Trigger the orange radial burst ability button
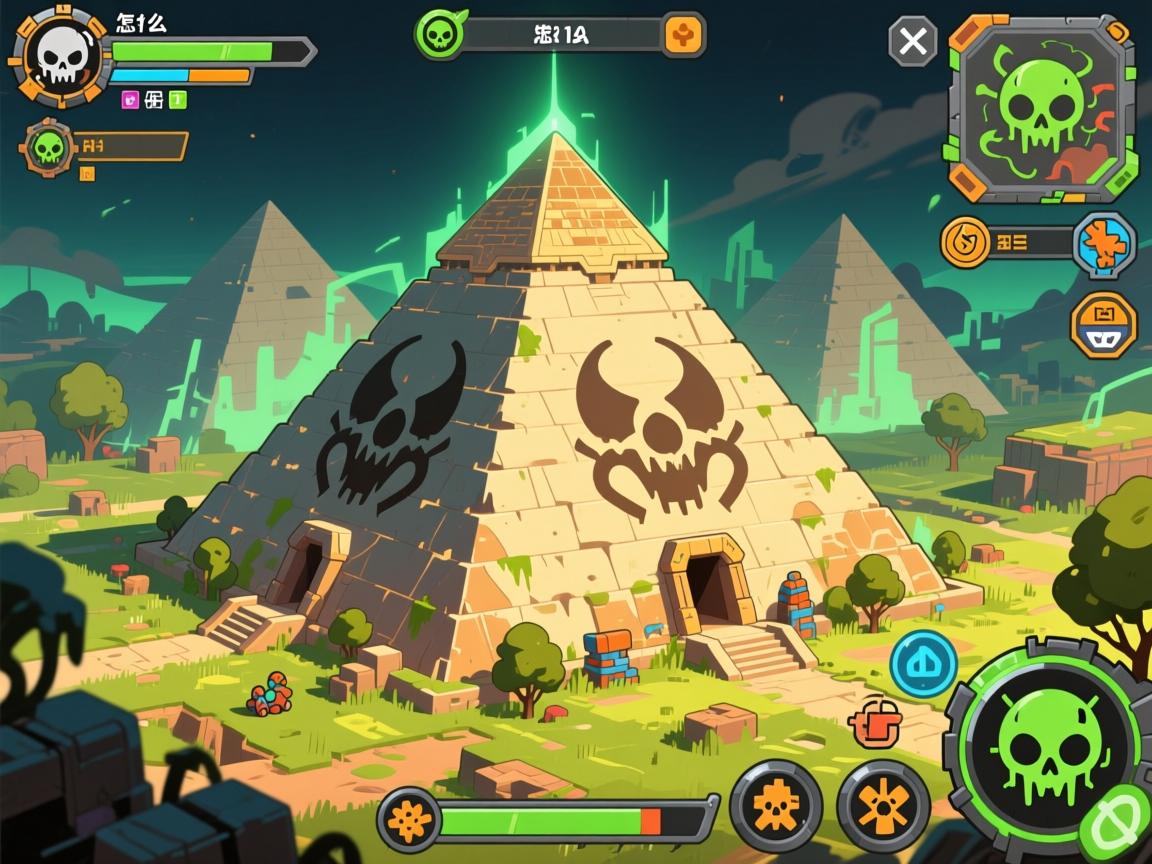 883,805
